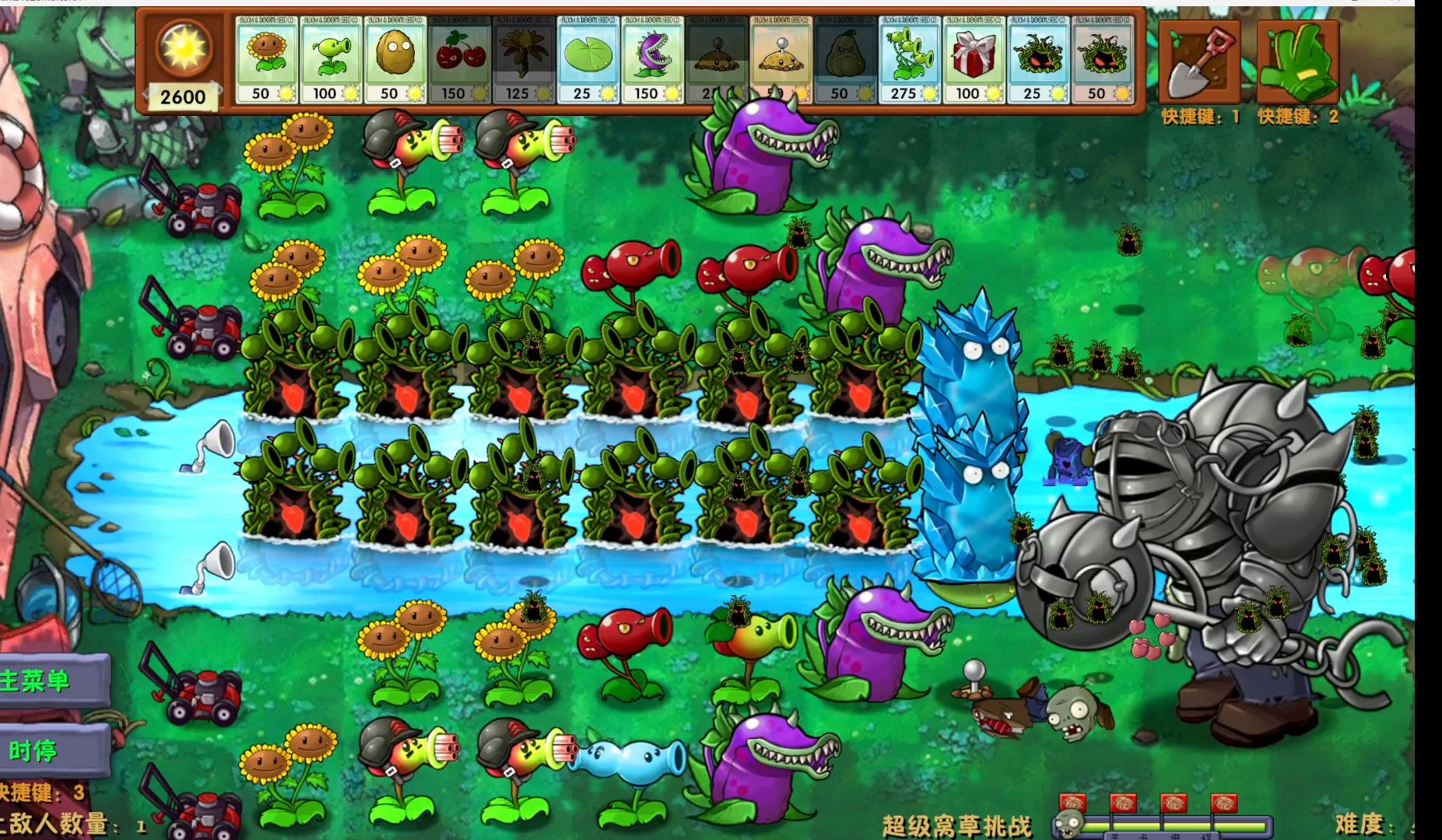This screenshot has width=1442, height=840.
Task: Select the Sunflower seed packet costing 50 sun
Action: point(268,58)
